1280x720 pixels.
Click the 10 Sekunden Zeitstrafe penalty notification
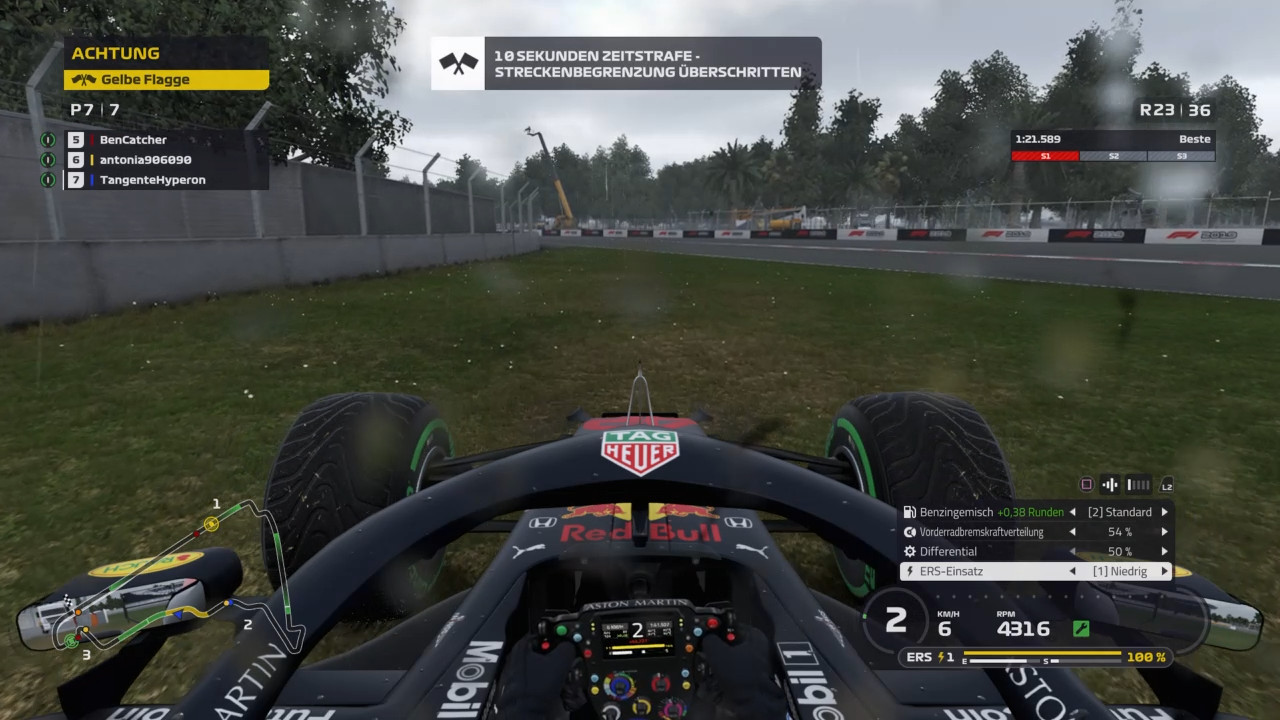pos(626,63)
